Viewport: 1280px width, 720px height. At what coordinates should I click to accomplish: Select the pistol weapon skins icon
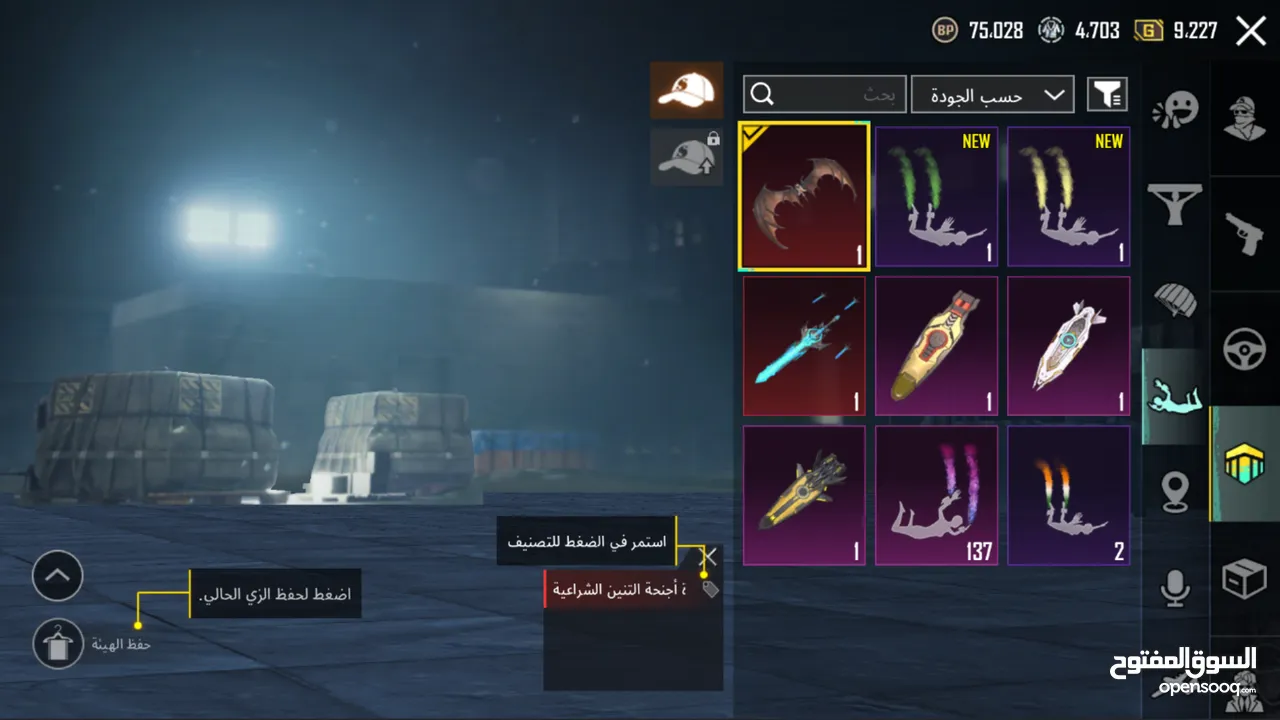[x=1243, y=235]
